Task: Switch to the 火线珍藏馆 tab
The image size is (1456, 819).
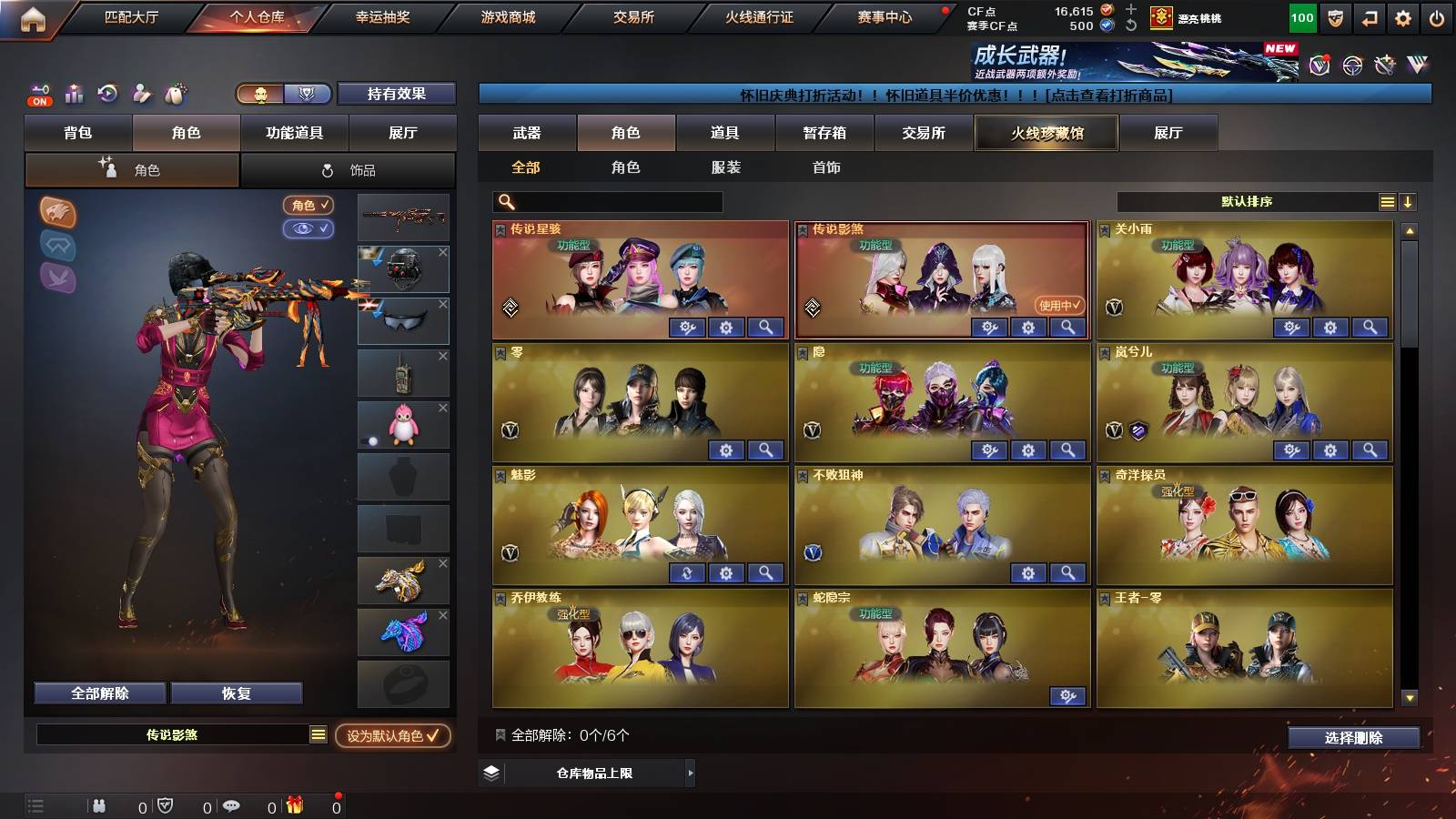Action: point(1046,133)
